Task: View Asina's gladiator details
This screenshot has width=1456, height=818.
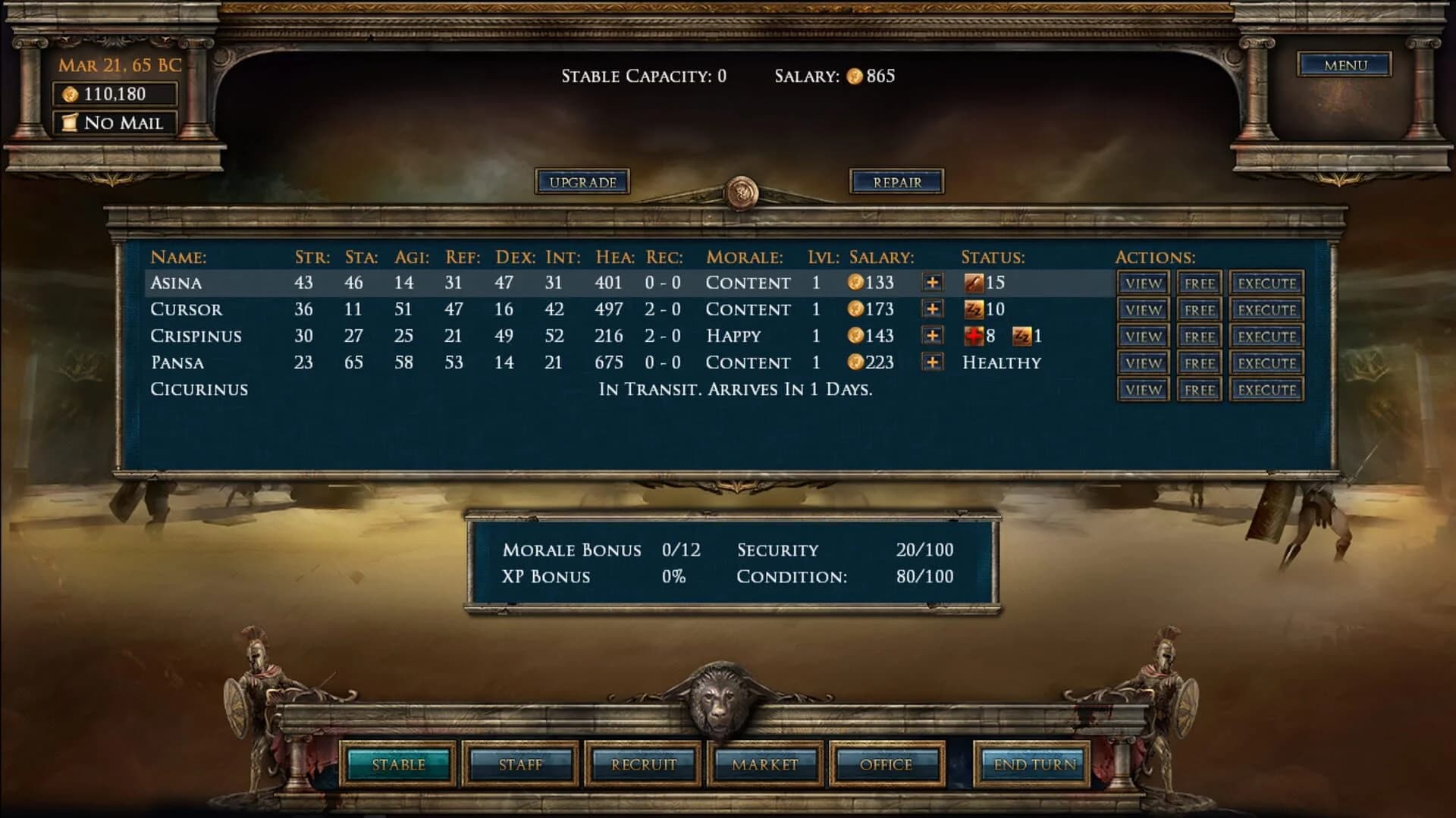Action: 1144,283
